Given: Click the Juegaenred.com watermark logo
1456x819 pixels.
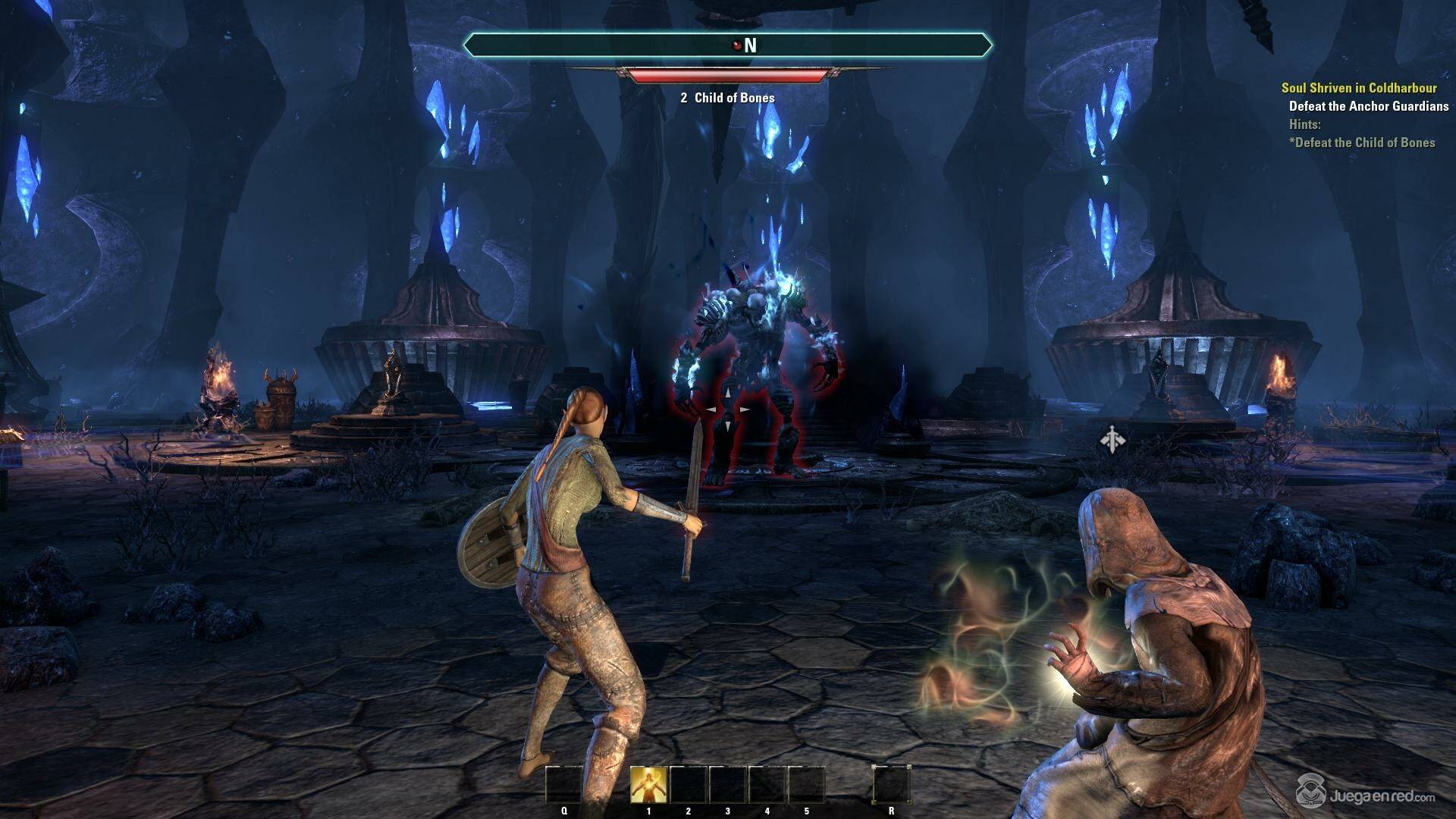Looking at the screenshot, I should tap(1365, 795).
